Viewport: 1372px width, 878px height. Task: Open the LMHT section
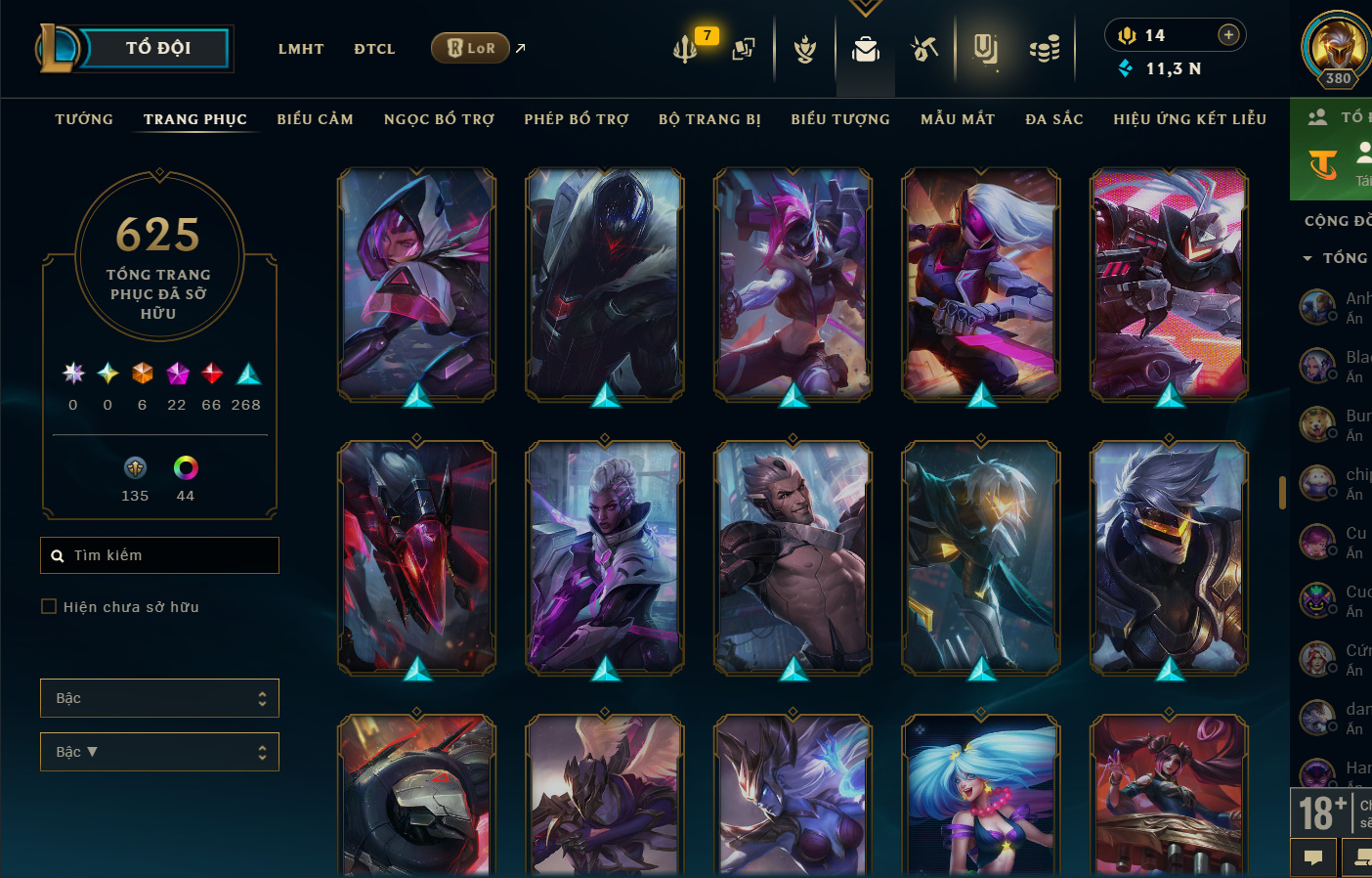click(300, 49)
